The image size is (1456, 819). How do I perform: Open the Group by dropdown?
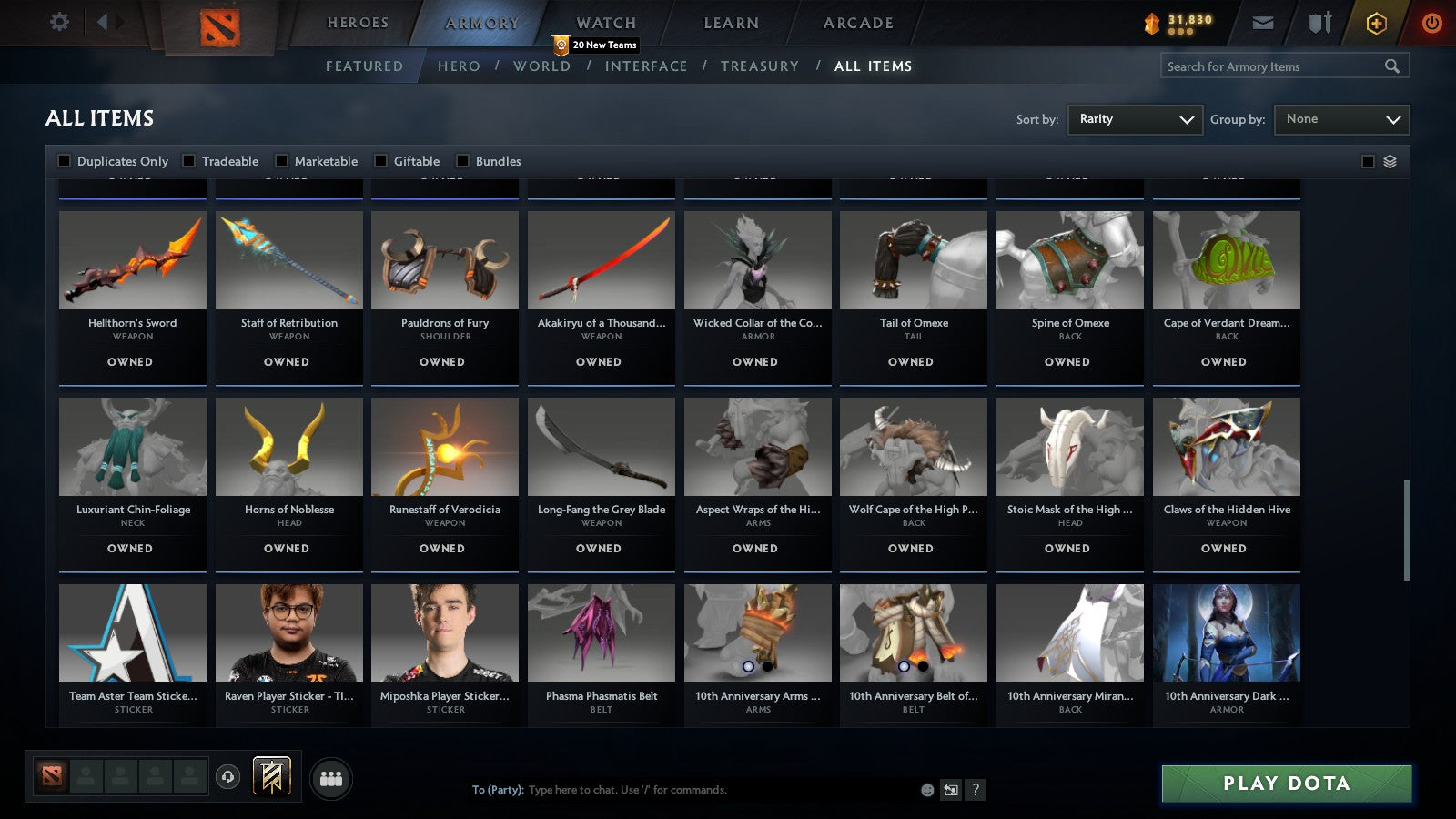(x=1341, y=119)
